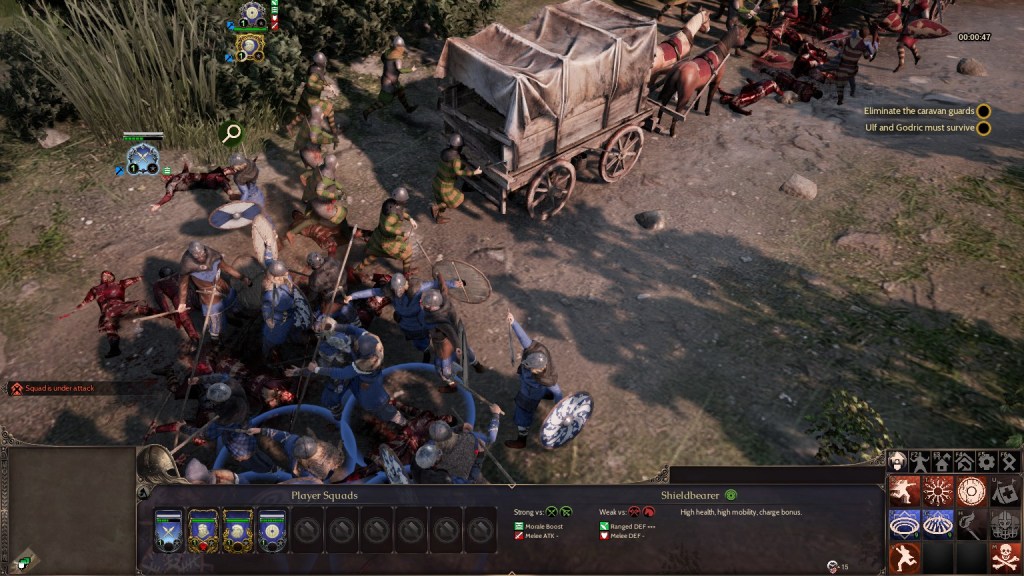
Task: Activate the running charge ability
Action: [x=904, y=491]
